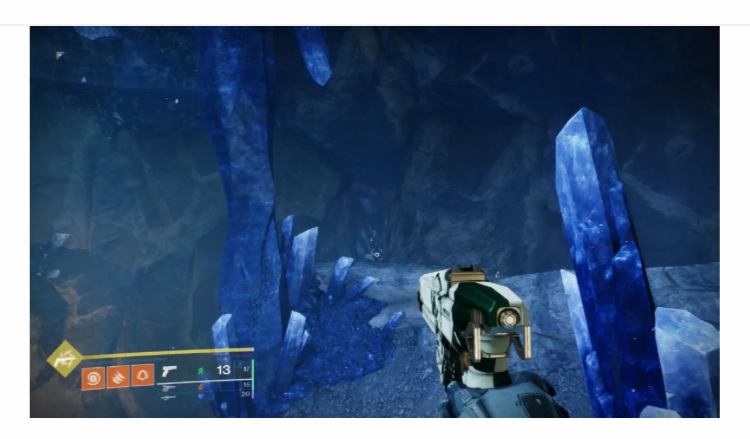Viewport: 750px width, 439px height.
Task: Trigger the orange class ability icon
Action: pos(142,377)
